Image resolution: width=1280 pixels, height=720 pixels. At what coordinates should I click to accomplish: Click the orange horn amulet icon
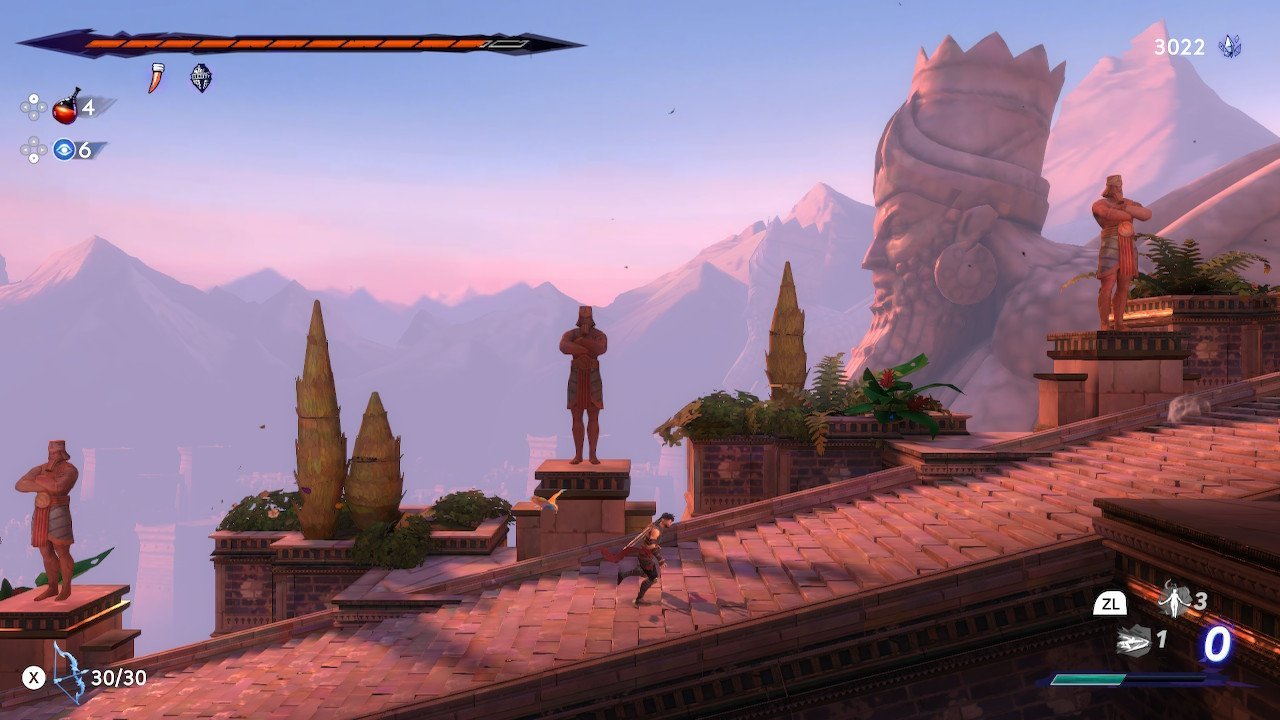[156, 78]
